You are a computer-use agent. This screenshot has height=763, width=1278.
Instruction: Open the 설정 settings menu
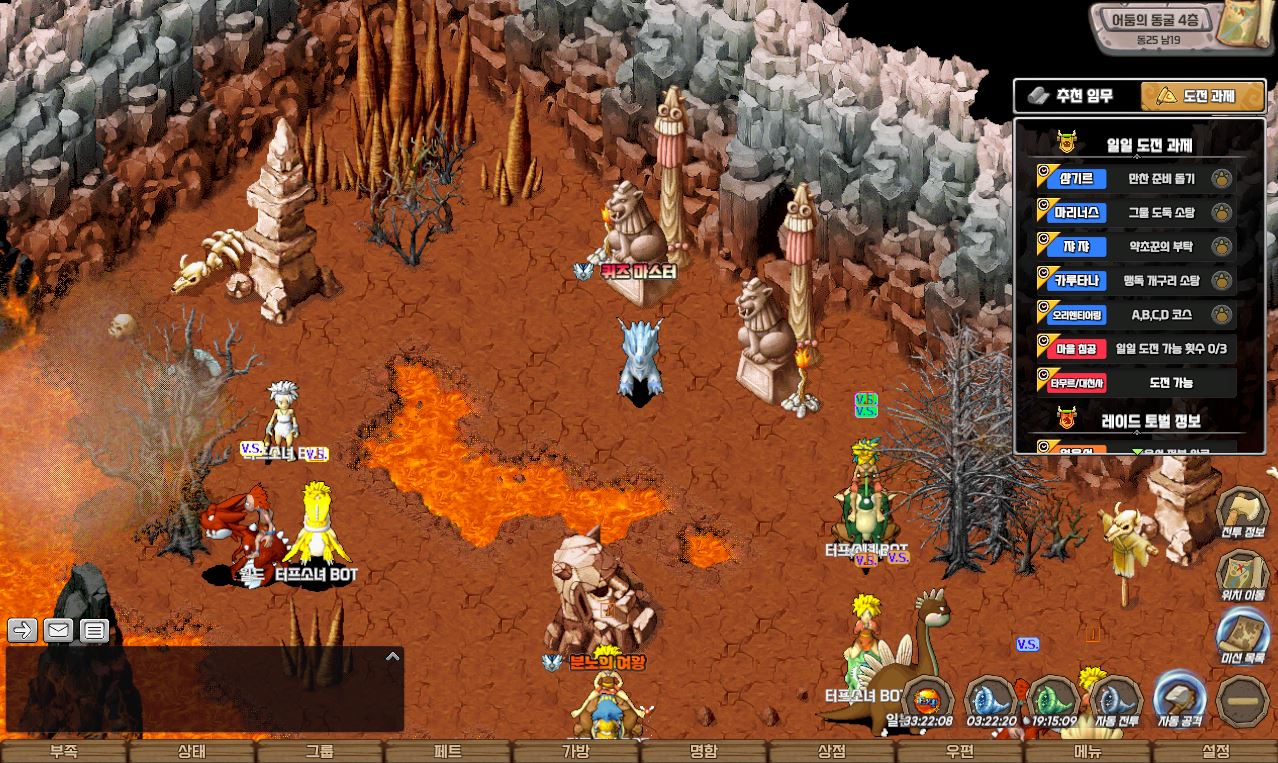(x=1216, y=752)
